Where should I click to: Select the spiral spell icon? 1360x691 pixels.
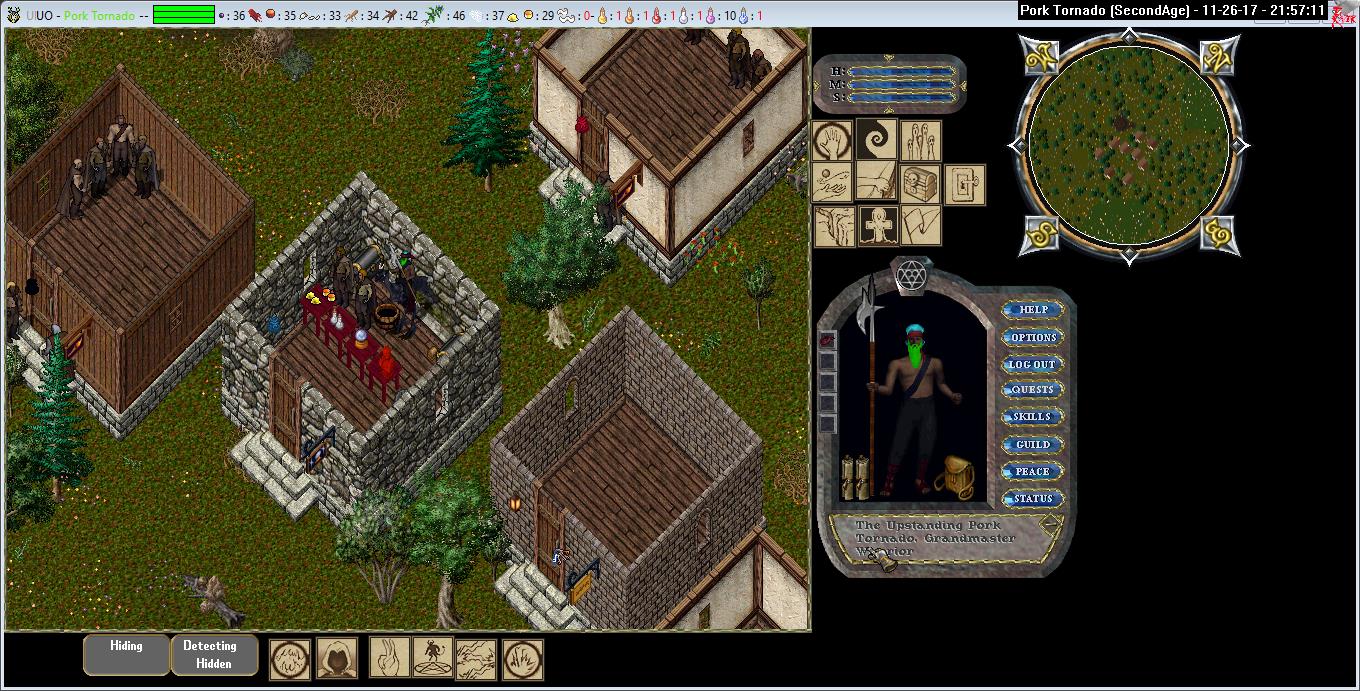pyautogui.click(x=876, y=141)
